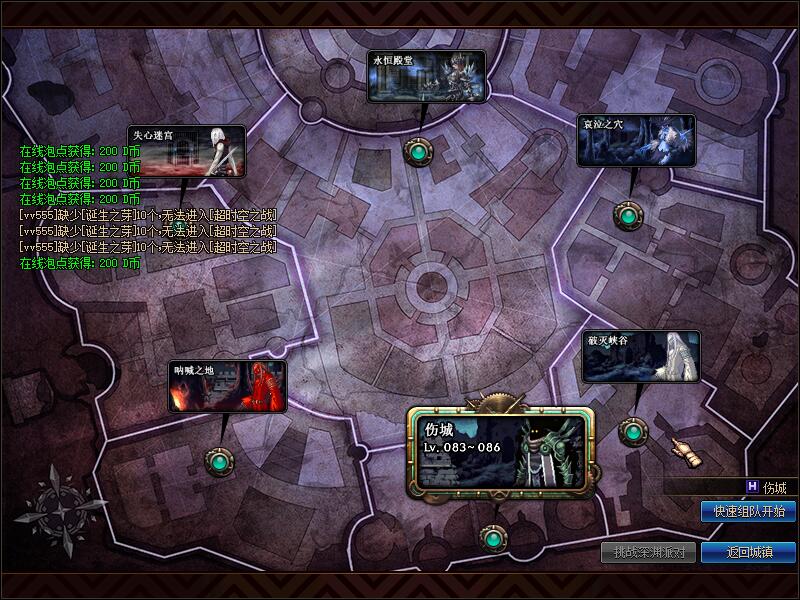Choose the 截灭峡谷 dungeon thumbnail
This screenshot has height=600, width=800.
pos(641,357)
